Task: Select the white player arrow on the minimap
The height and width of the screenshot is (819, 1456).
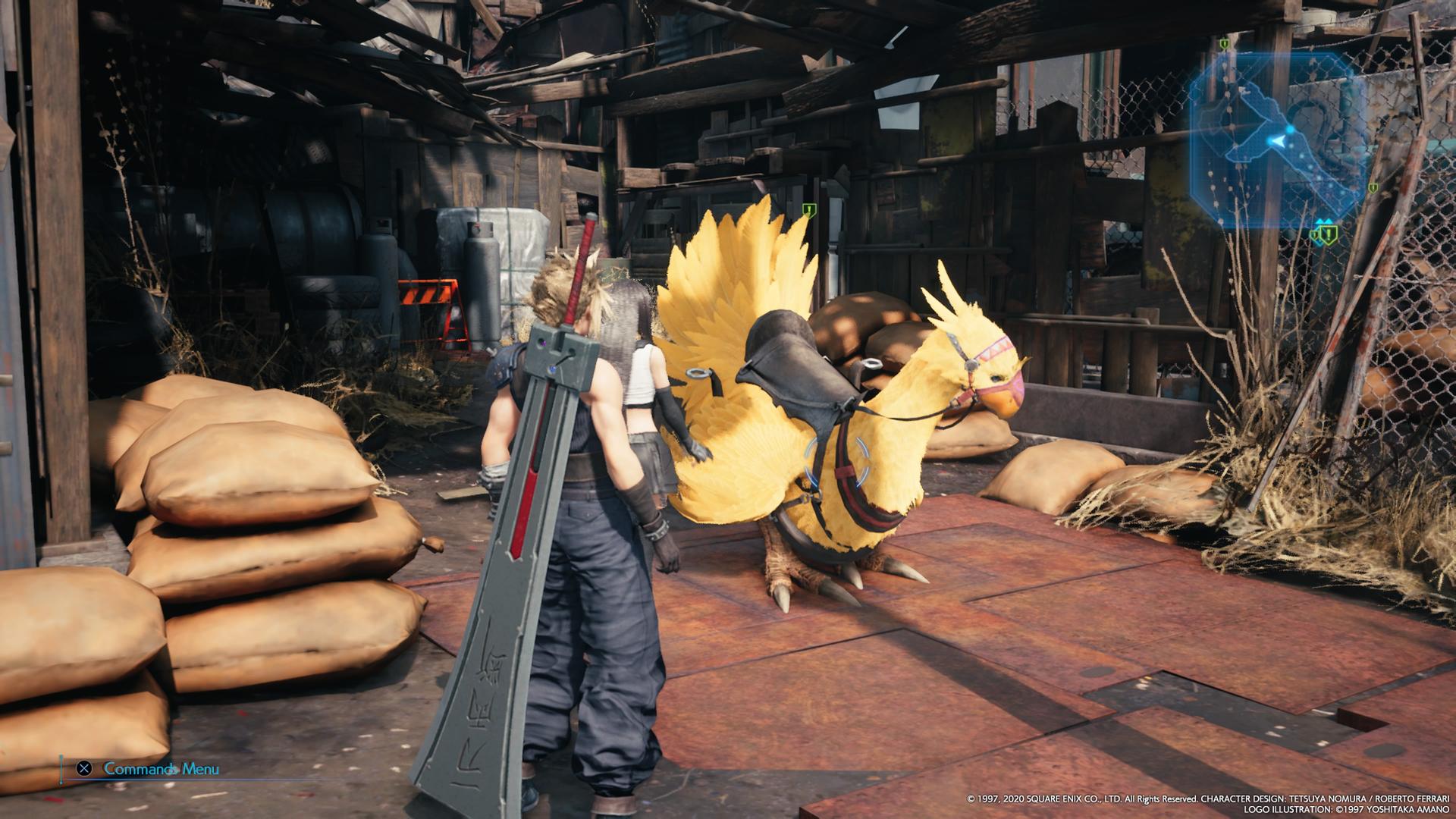Action: click(x=1279, y=140)
